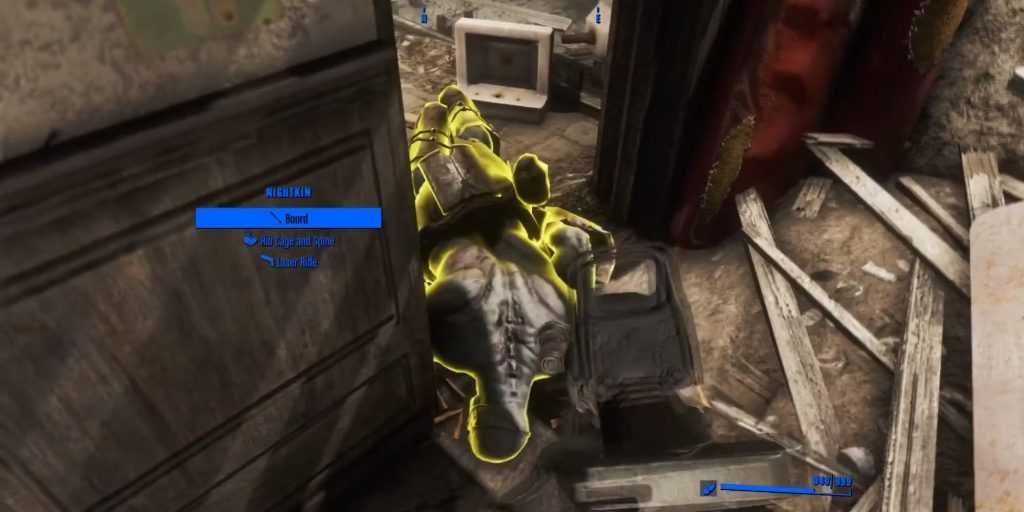Take the Board from the Nightkin
1024x512 pixels.
(288, 218)
